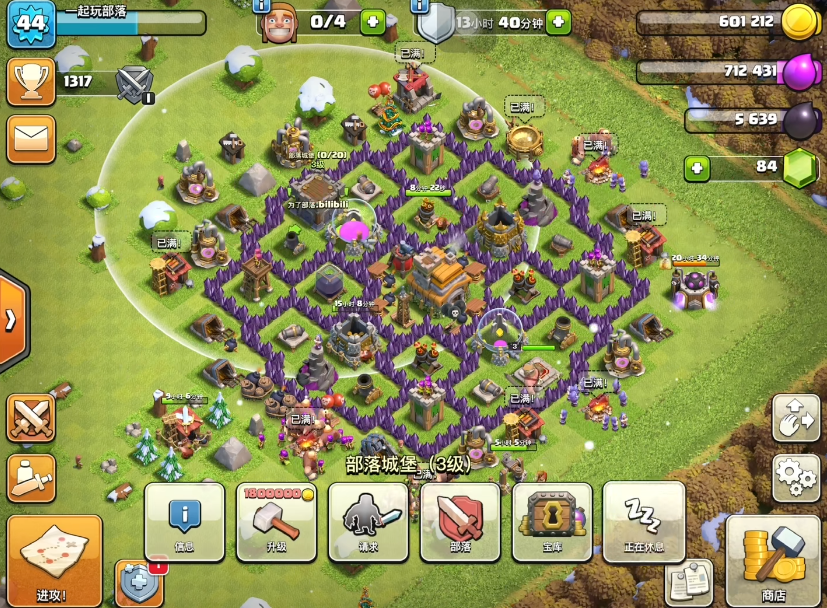Screen dimensions: 827x608
Task: Open the village layout editor button
Action: [x=796, y=418]
